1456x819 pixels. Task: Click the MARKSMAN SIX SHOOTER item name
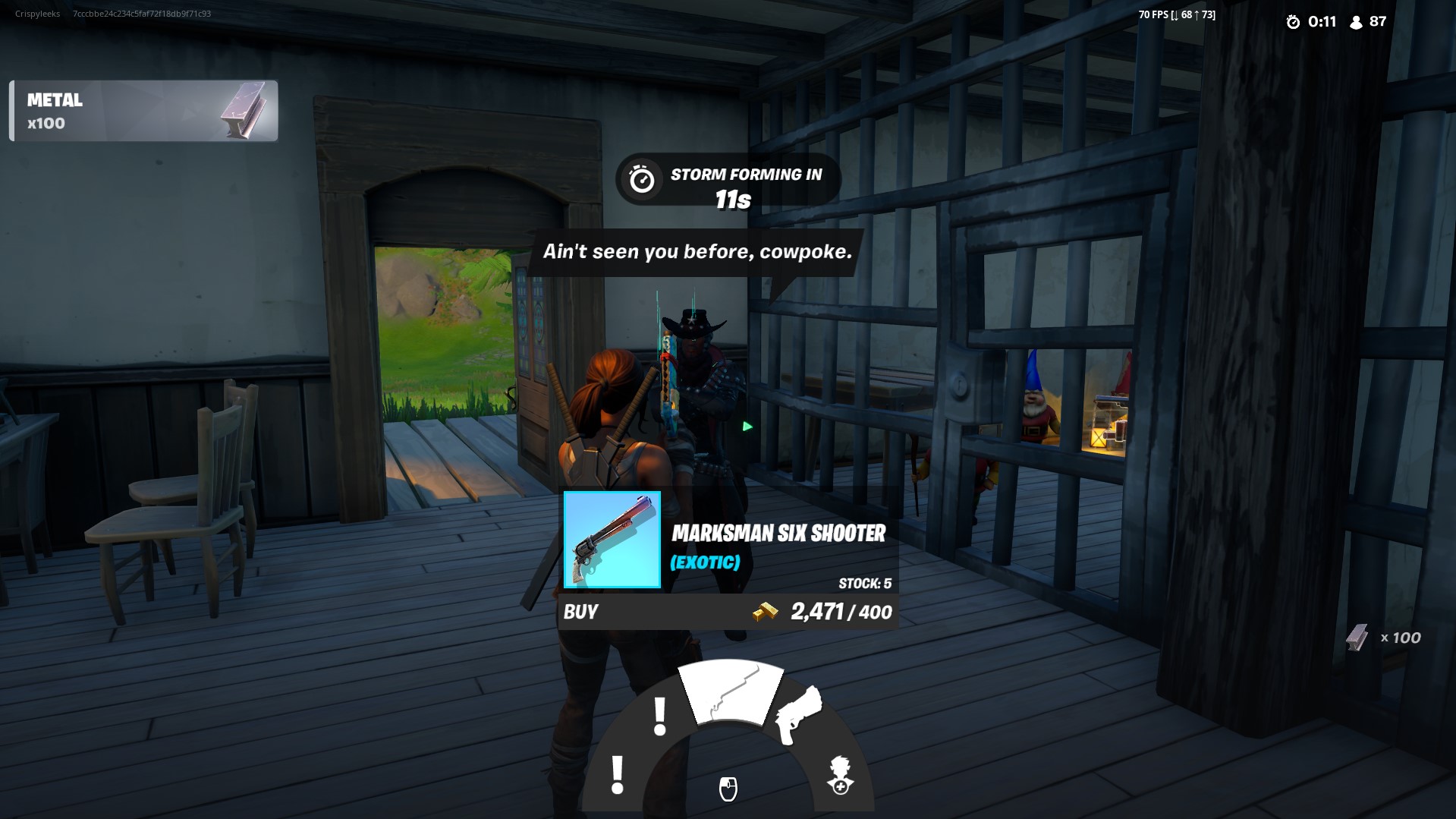[x=779, y=534]
